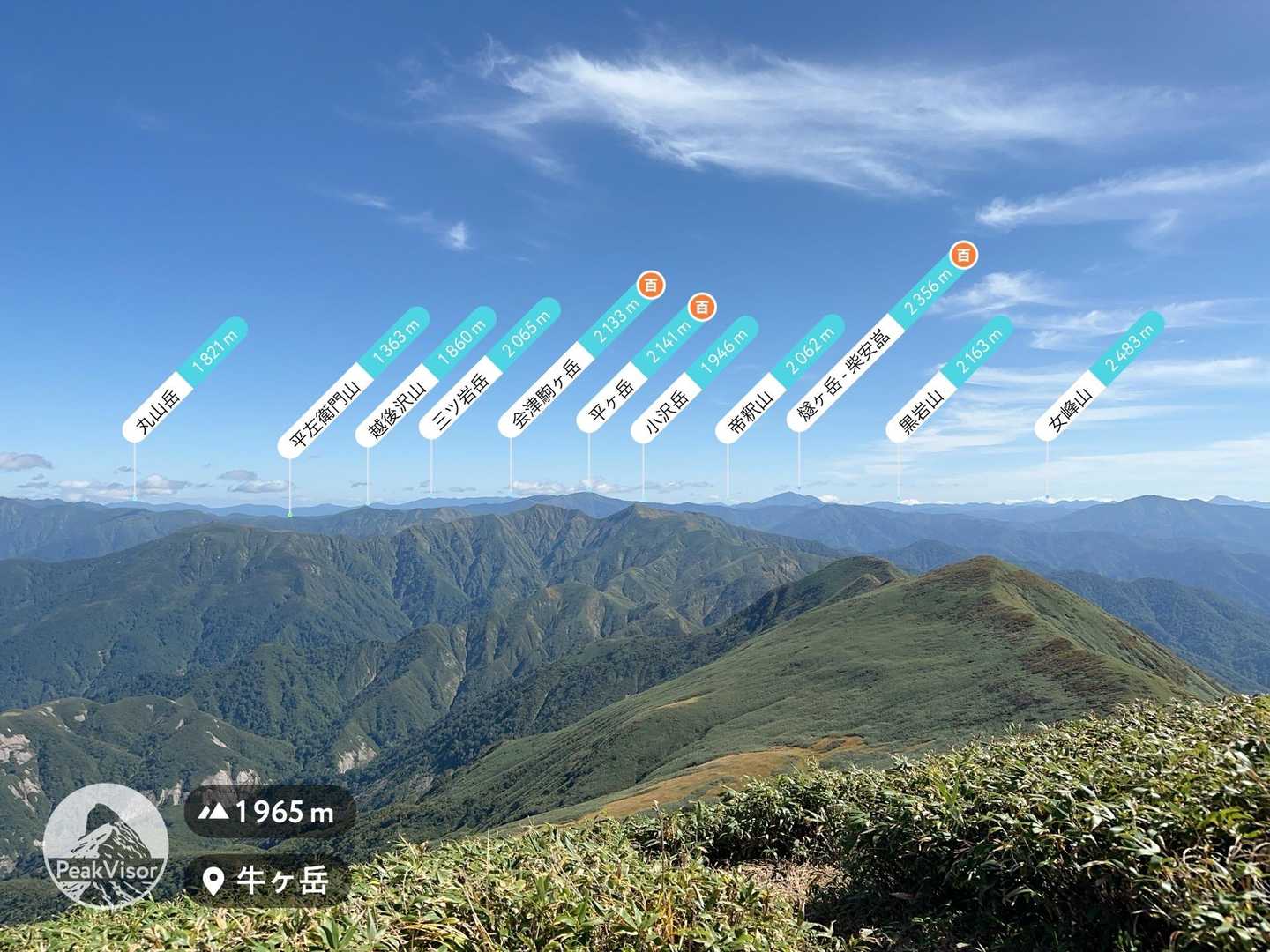Click the PeakVisor logo badge

106,845
